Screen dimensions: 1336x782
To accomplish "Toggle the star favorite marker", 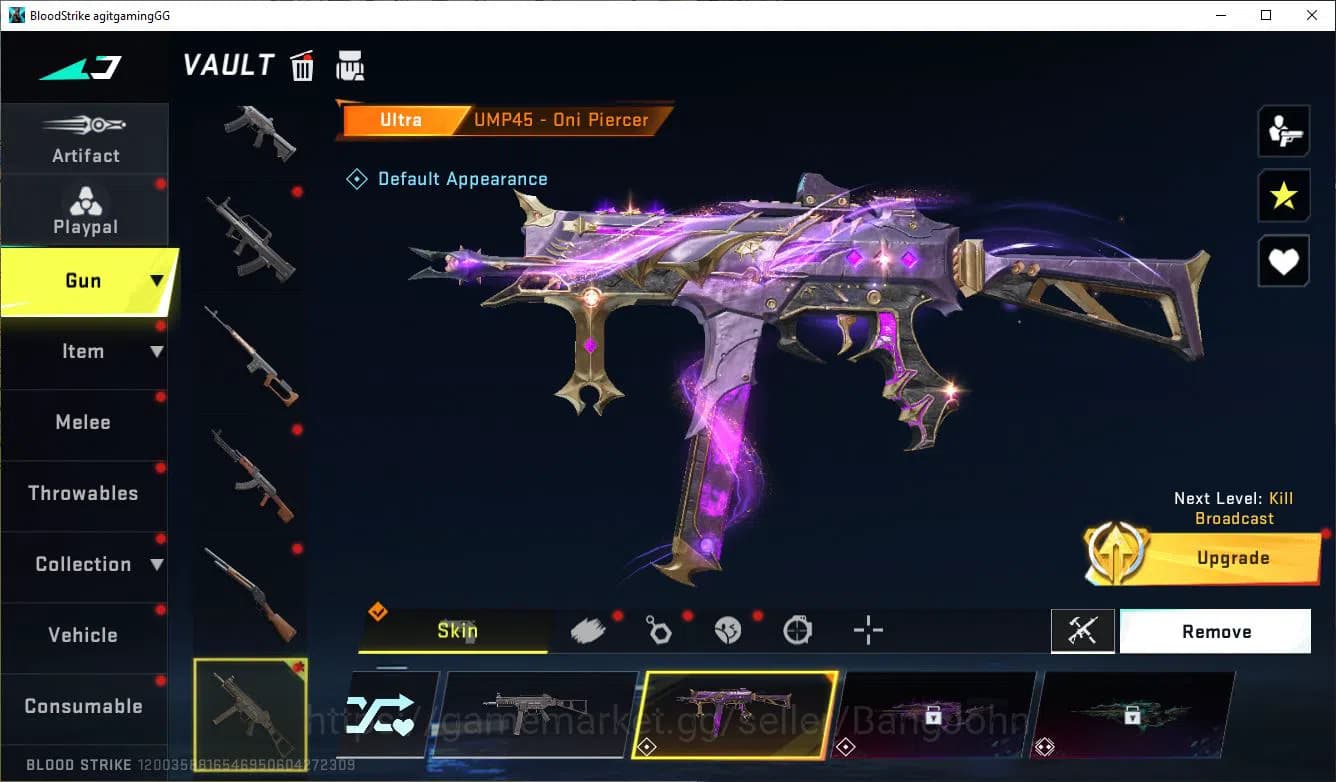I will click(x=1283, y=196).
